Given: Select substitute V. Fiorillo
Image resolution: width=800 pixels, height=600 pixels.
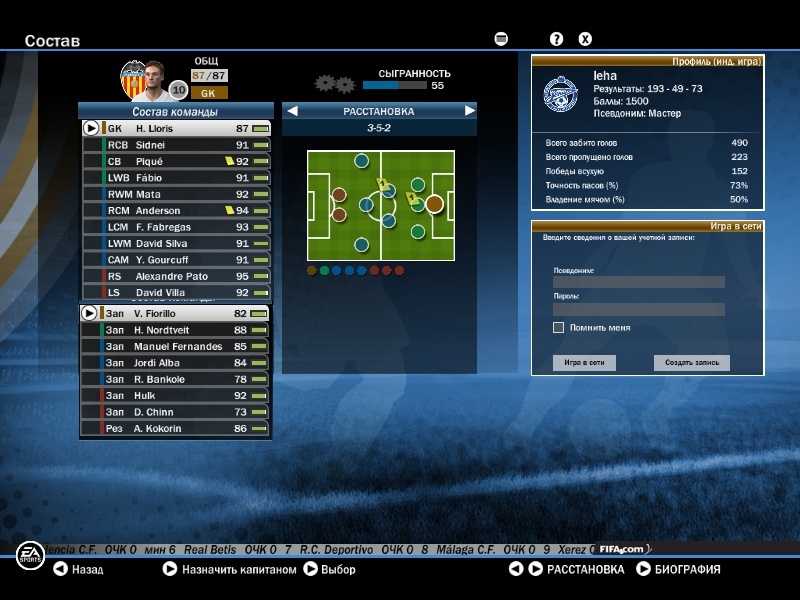Looking at the screenshot, I should 175,314.
